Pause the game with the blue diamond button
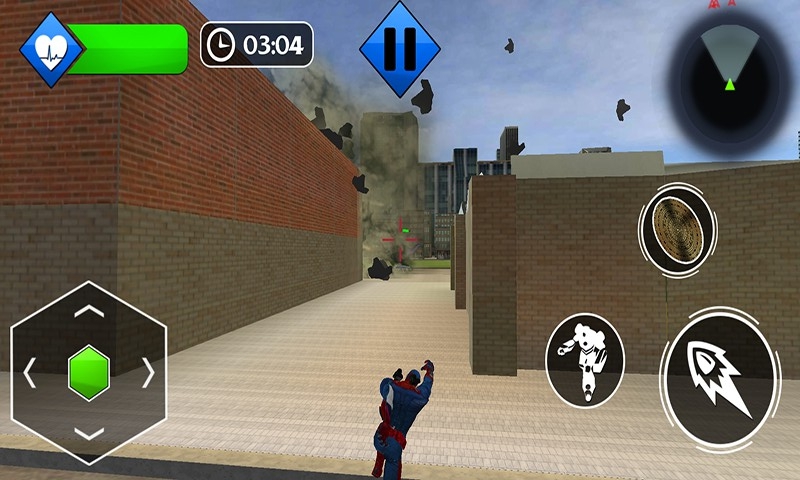 tap(400, 48)
